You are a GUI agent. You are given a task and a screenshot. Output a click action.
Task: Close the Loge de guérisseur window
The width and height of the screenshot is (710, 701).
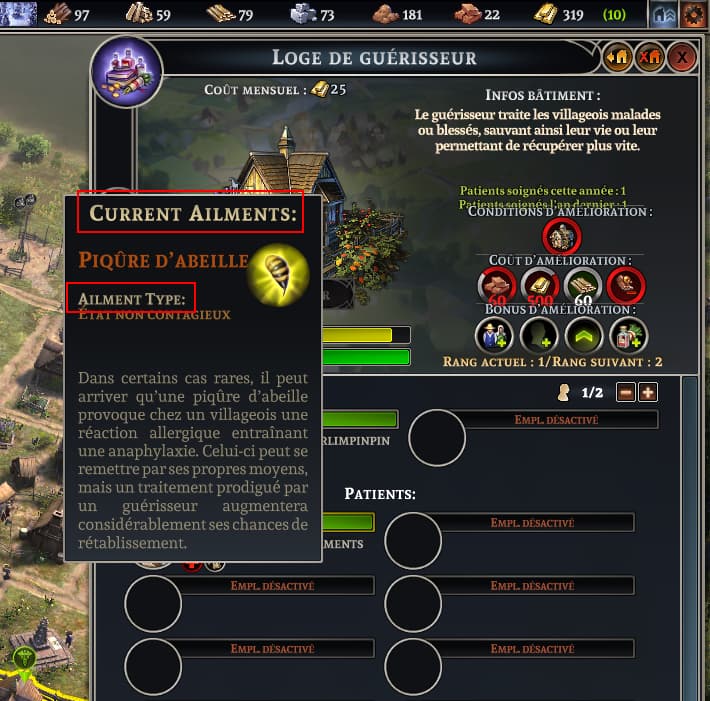682,58
